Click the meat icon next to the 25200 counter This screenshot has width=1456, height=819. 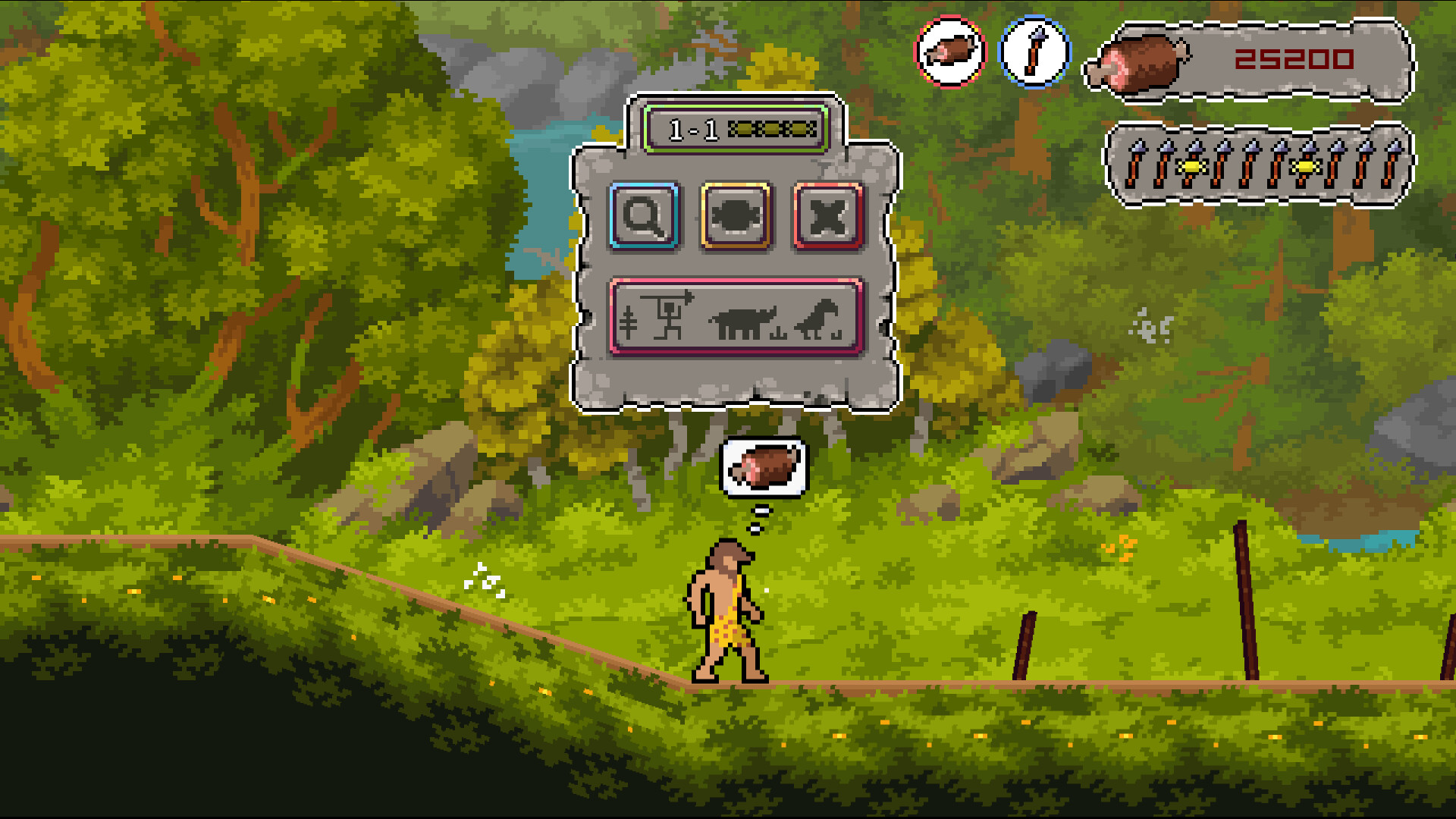1137,64
